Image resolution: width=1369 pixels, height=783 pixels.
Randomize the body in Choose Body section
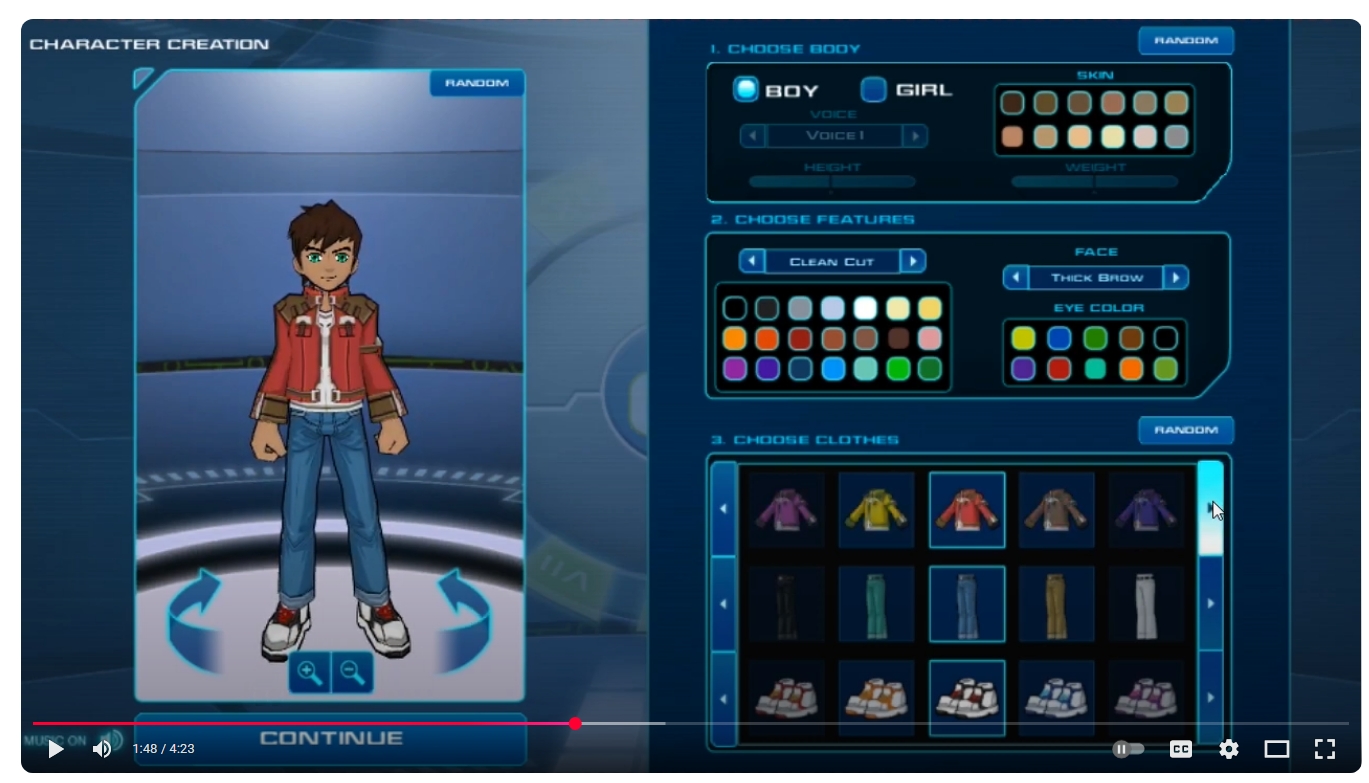tap(1185, 41)
